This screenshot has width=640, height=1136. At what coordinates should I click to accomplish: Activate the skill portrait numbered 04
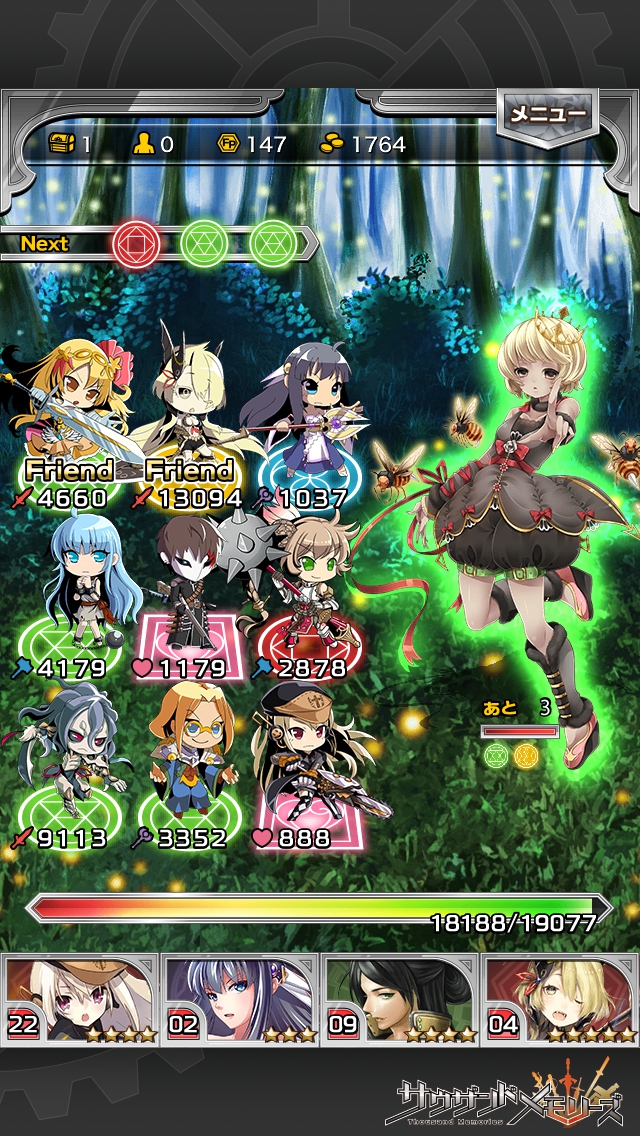pyautogui.click(x=560, y=999)
